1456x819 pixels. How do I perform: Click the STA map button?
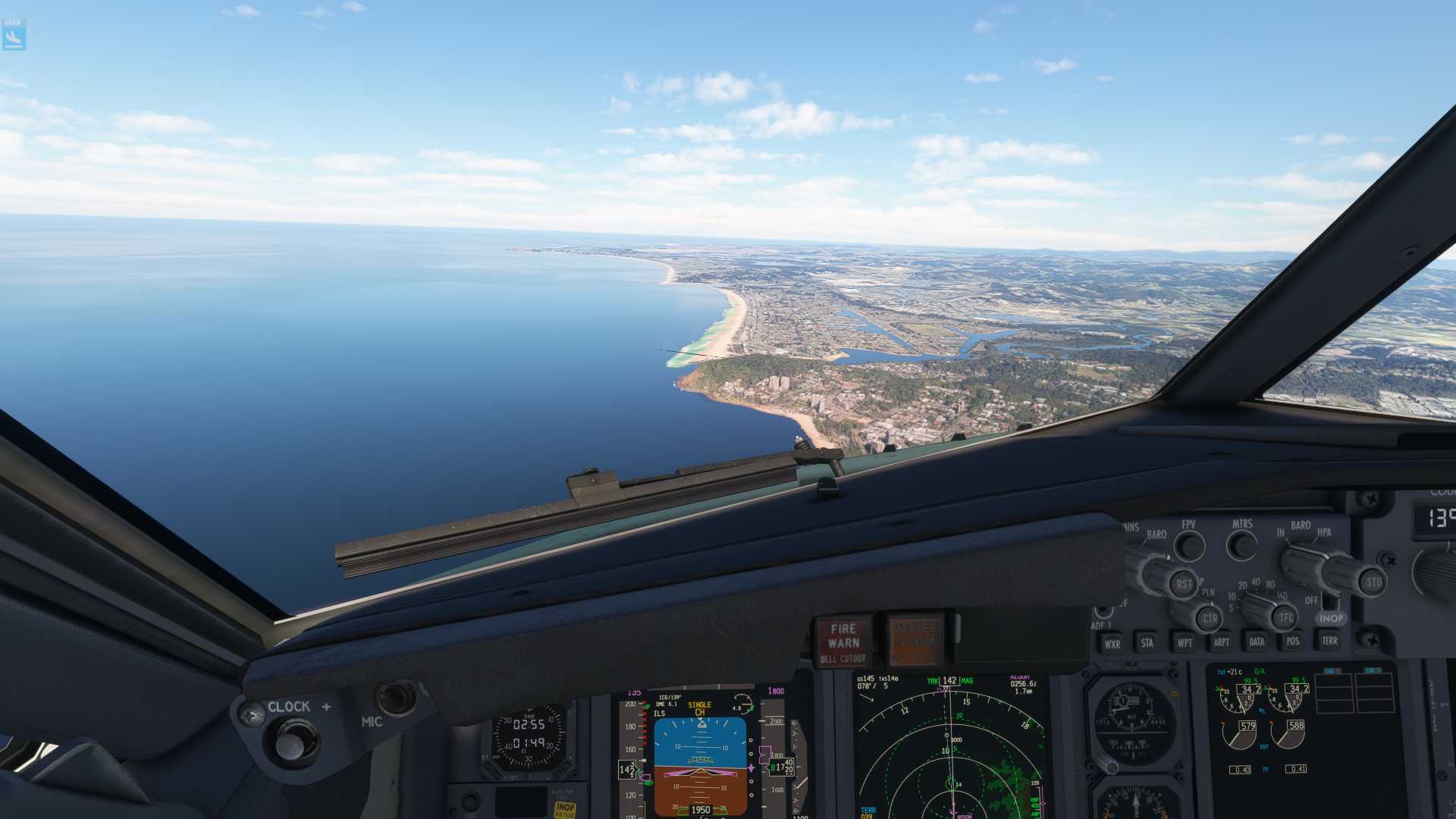click(x=1147, y=643)
